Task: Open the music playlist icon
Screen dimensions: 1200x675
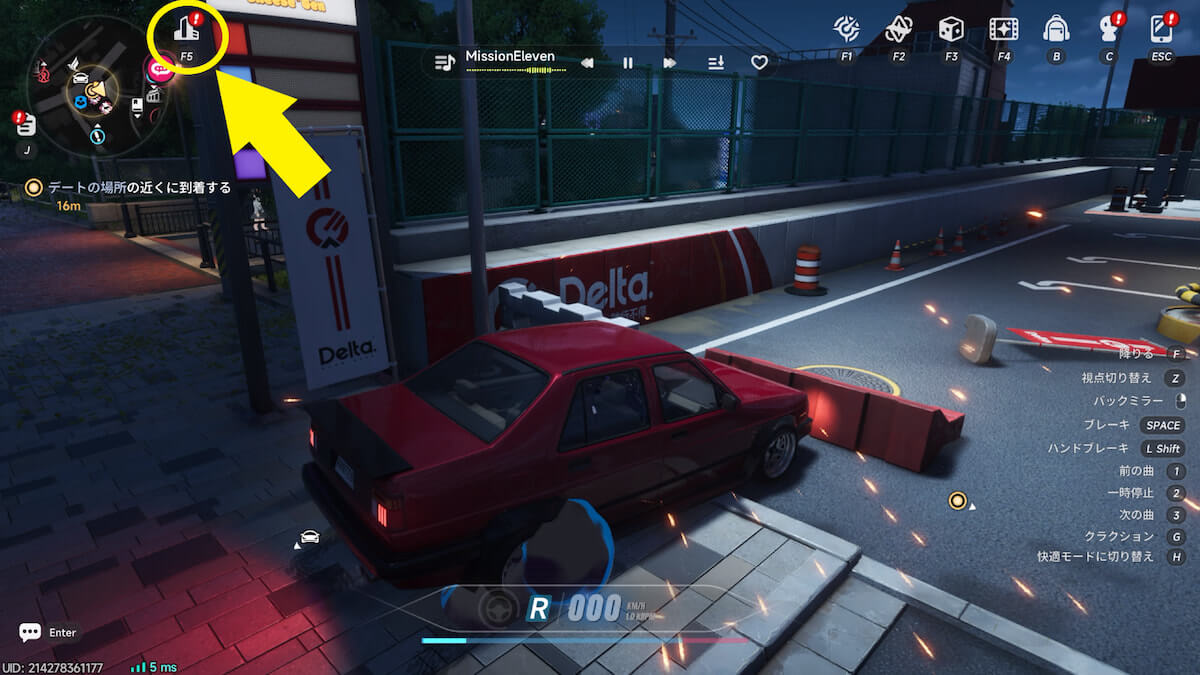Action: pyautogui.click(x=445, y=62)
